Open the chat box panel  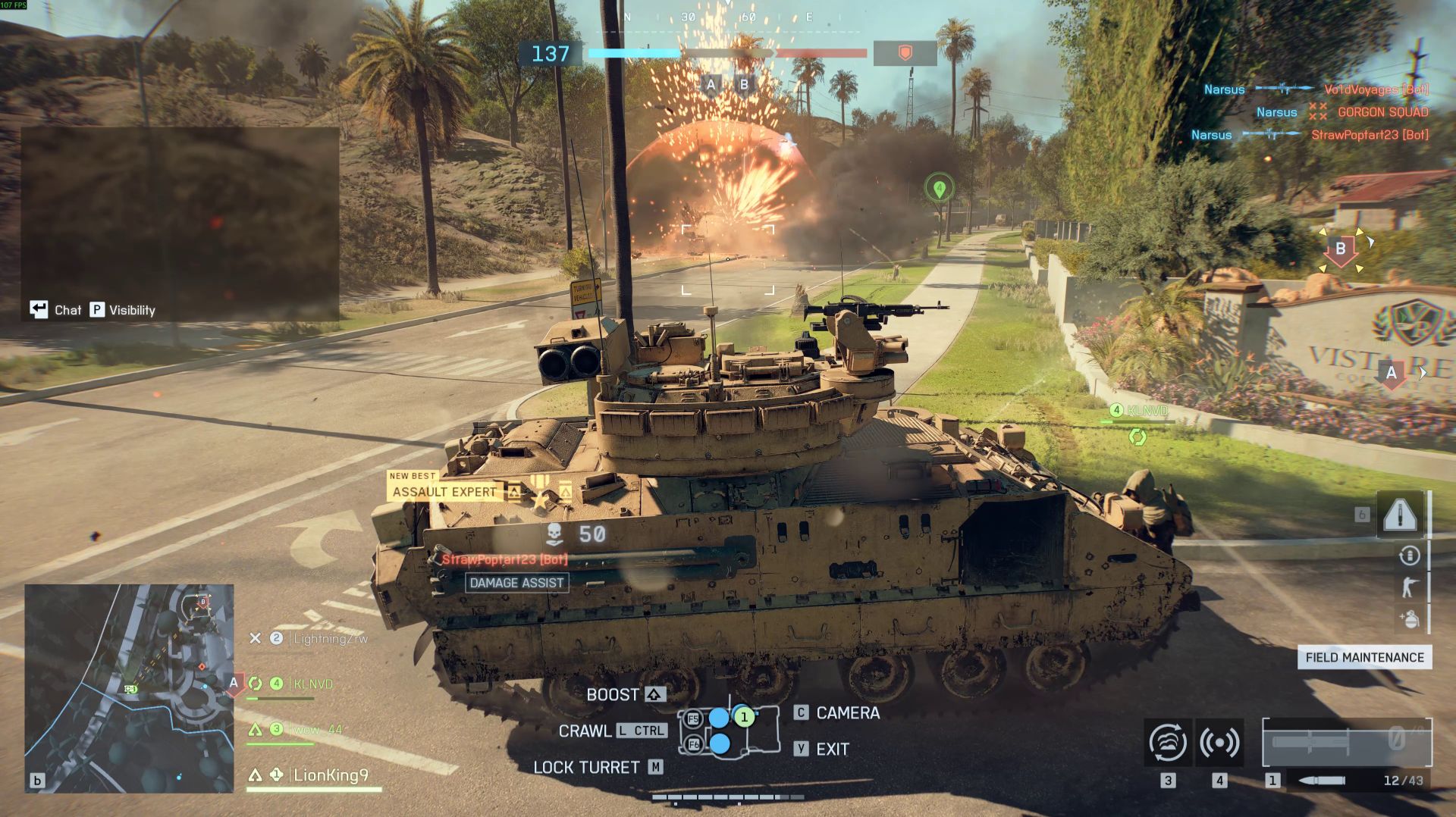(180, 222)
